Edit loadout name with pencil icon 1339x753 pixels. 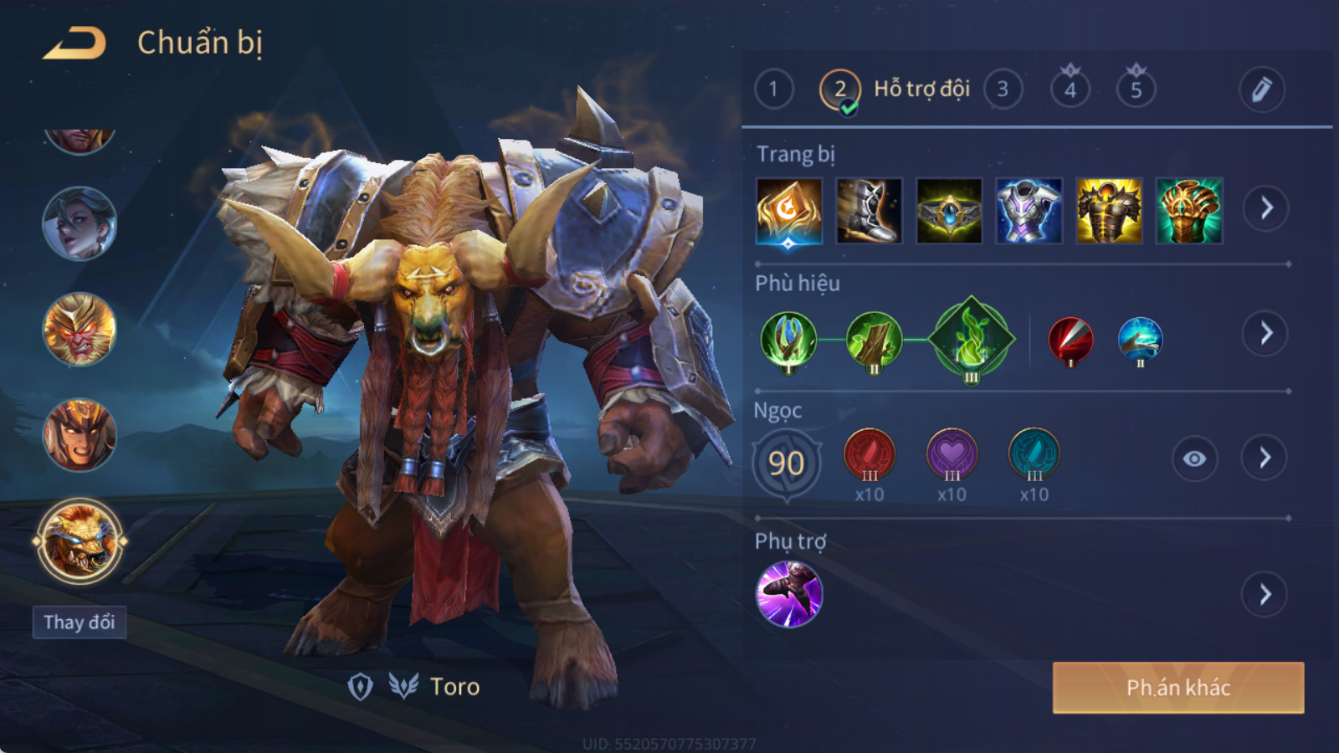point(1261,90)
